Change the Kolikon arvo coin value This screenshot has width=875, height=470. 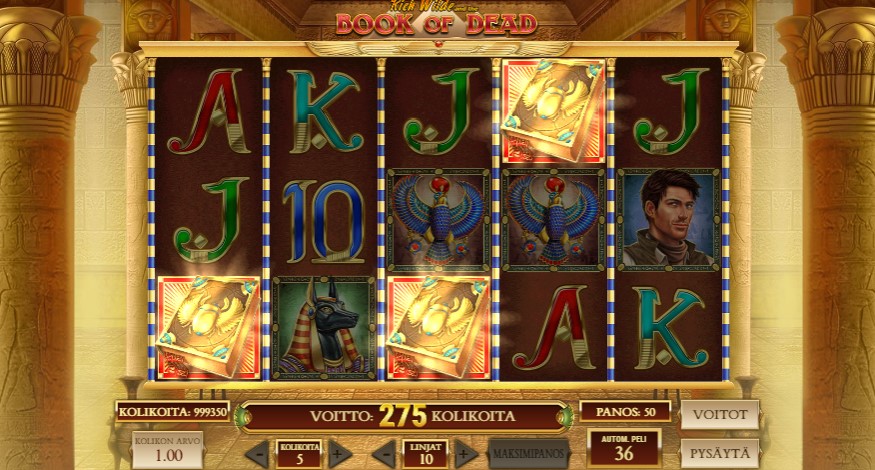[160, 451]
